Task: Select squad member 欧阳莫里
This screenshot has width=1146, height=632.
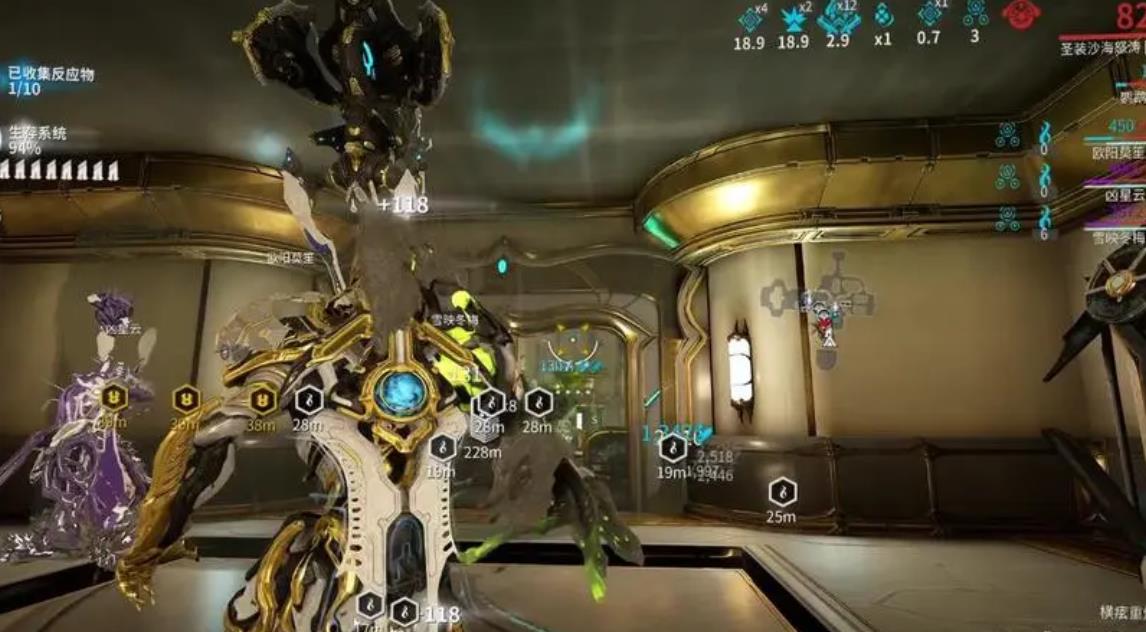Action: click(1118, 152)
